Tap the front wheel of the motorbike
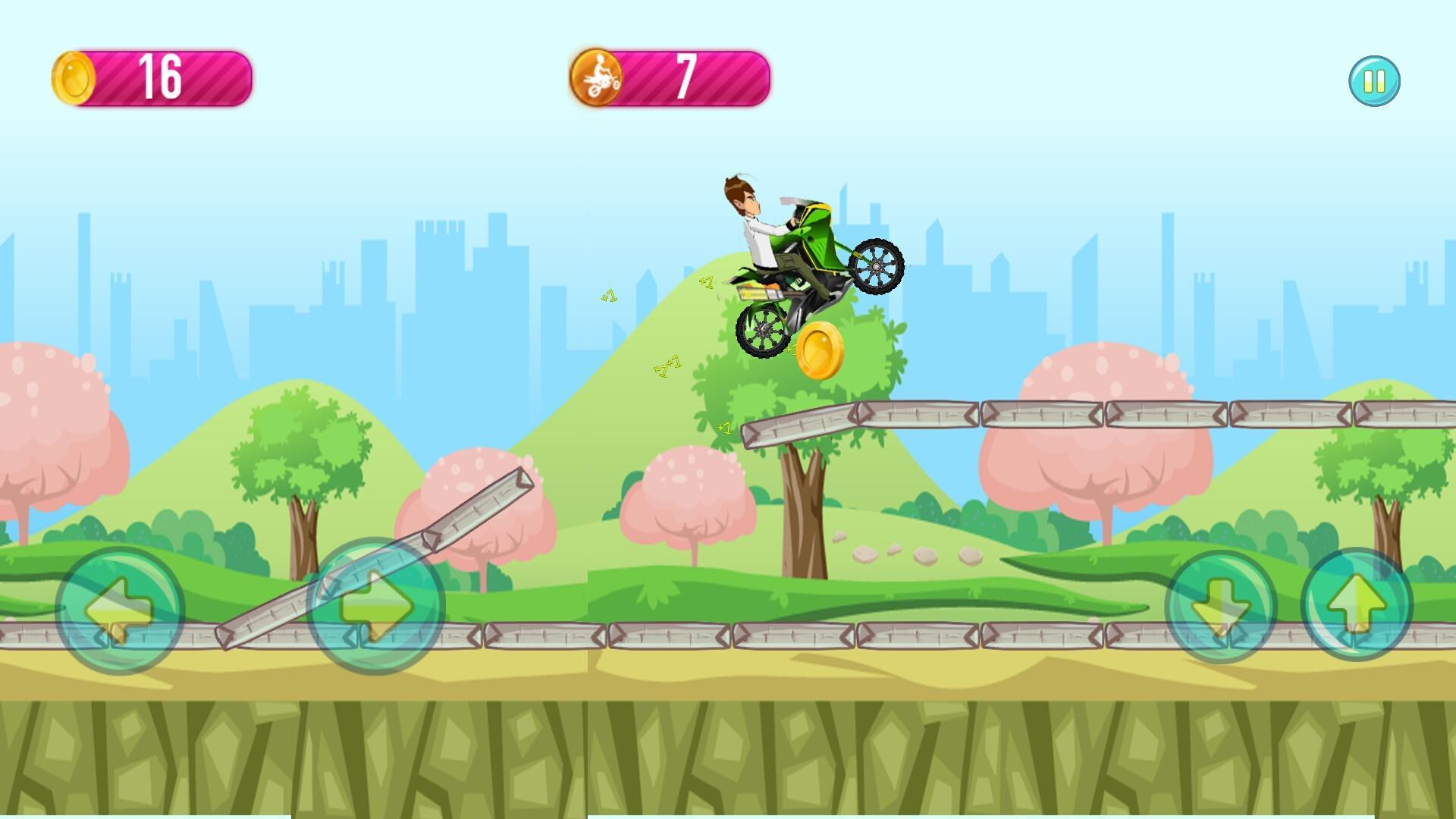 coord(877,267)
